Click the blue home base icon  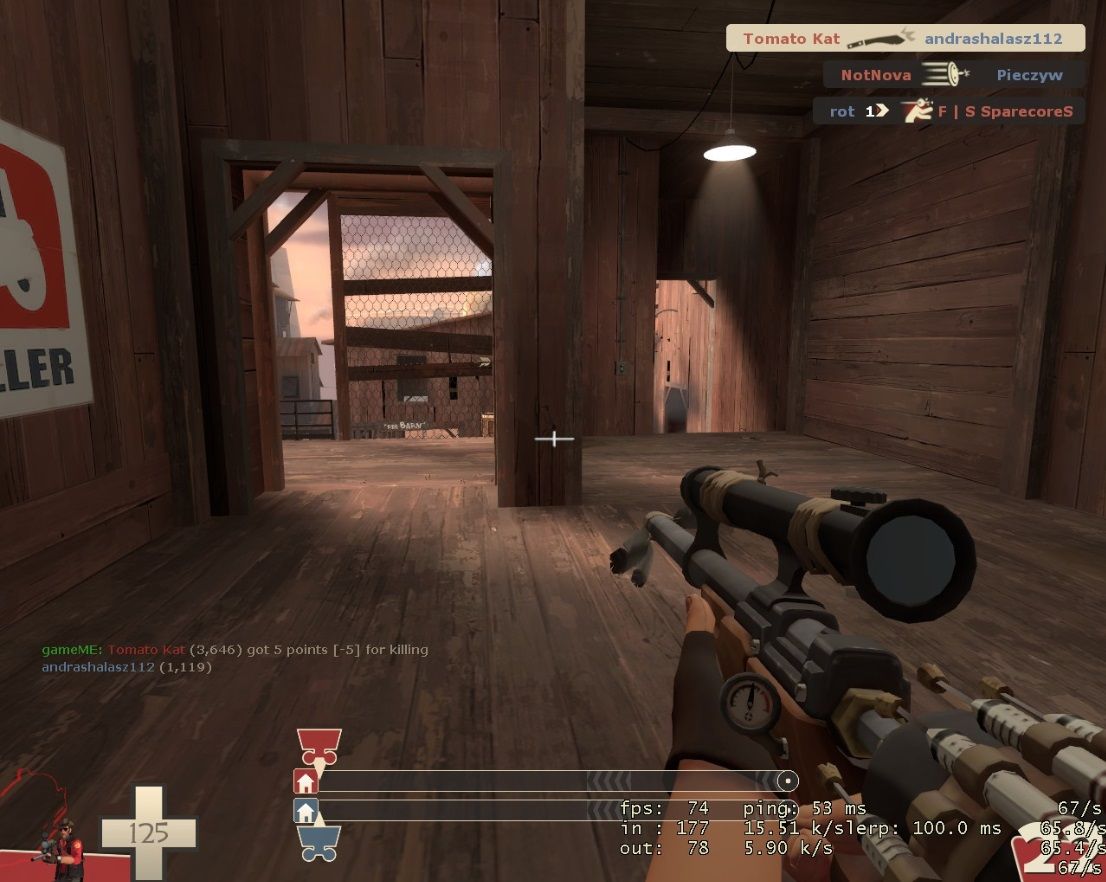point(305,810)
